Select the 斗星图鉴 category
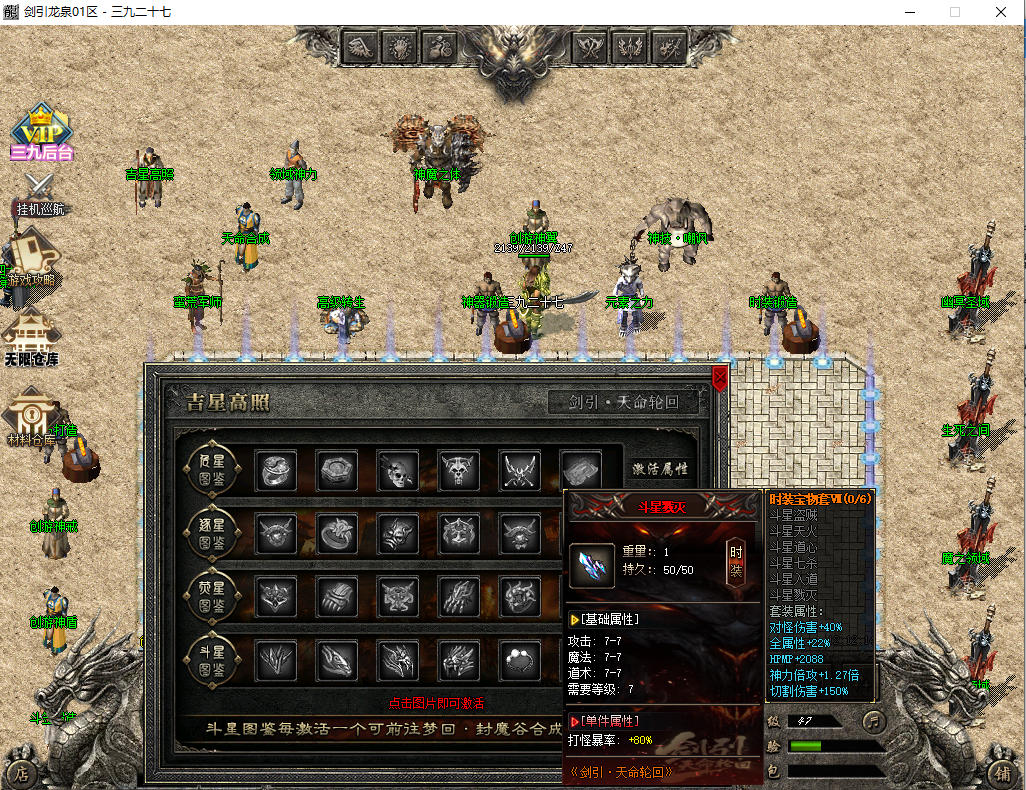The width and height of the screenshot is (1026, 790). (211, 660)
